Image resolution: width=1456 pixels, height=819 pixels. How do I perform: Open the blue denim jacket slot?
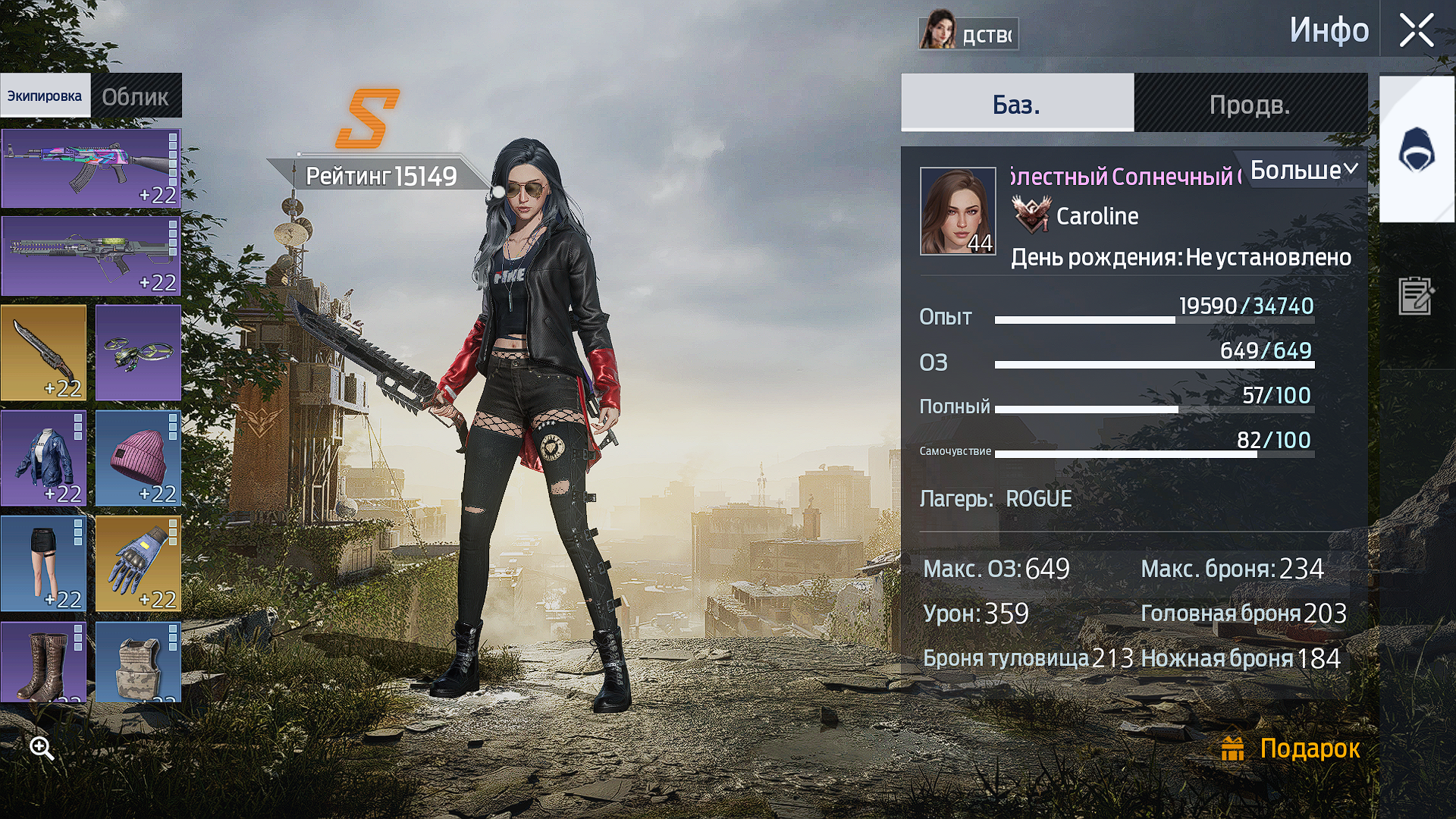click(43, 458)
